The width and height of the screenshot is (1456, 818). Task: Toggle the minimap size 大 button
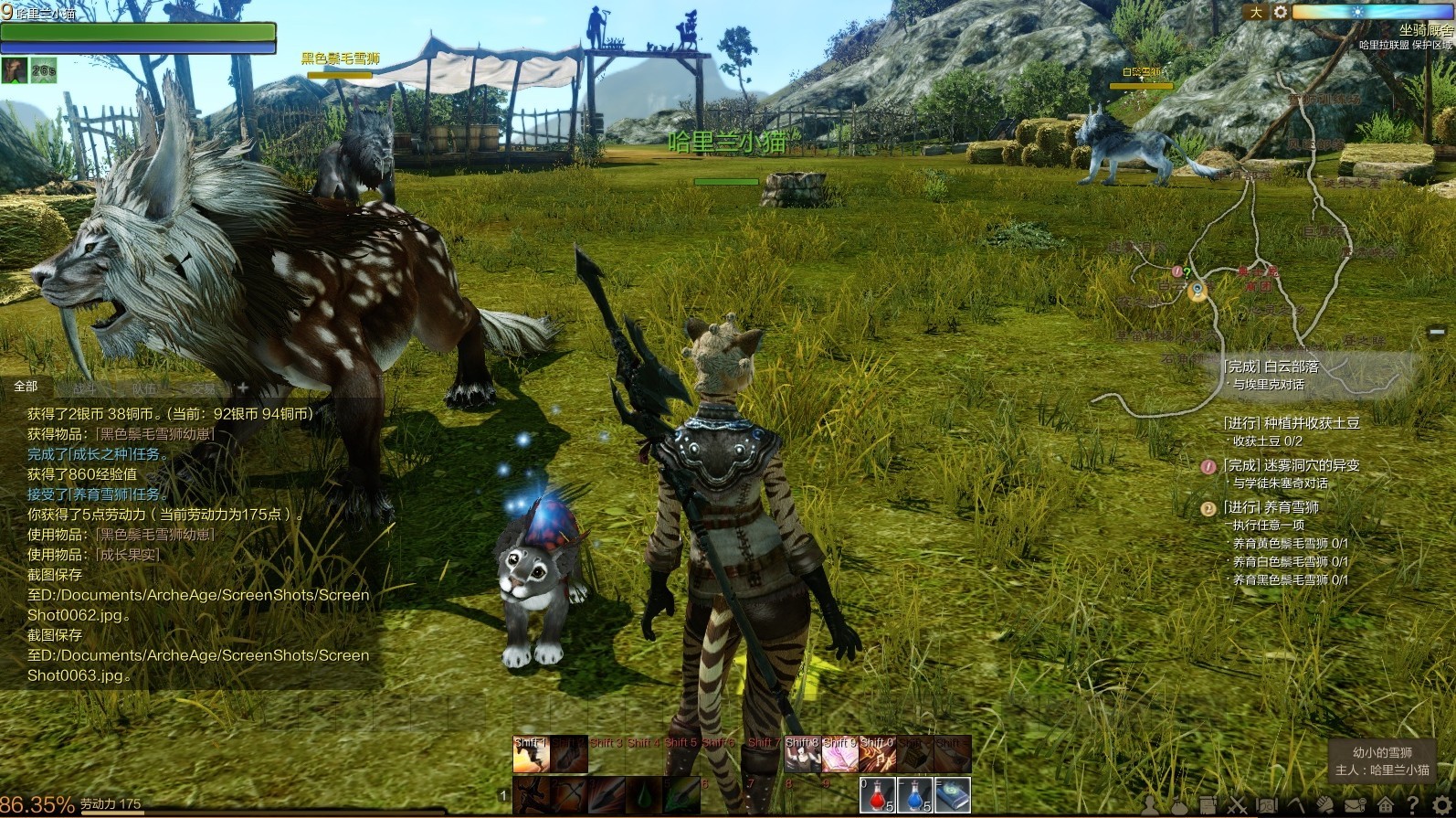pyautogui.click(x=1256, y=12)
